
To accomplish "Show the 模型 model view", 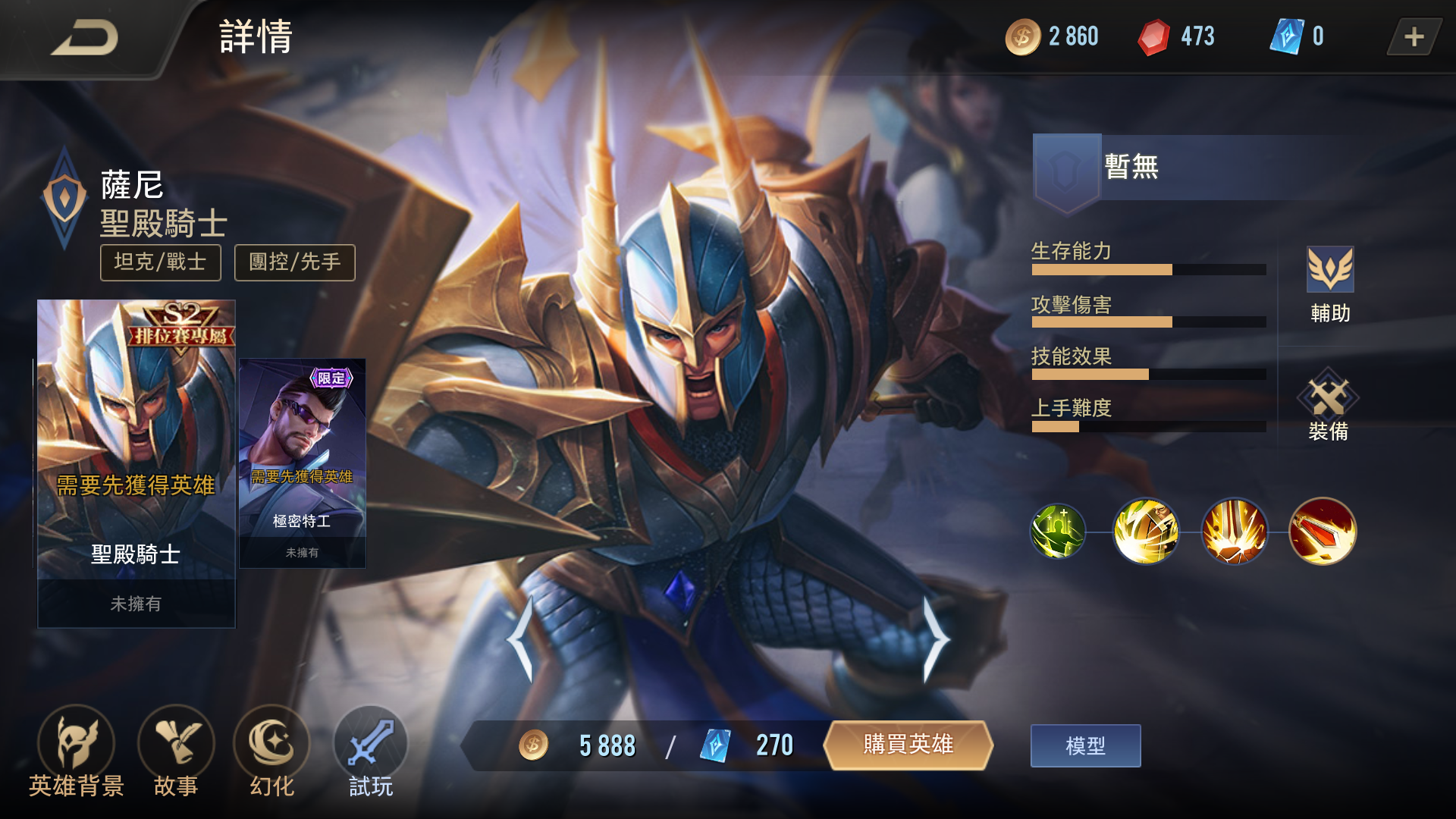I will pos(1085,746).
